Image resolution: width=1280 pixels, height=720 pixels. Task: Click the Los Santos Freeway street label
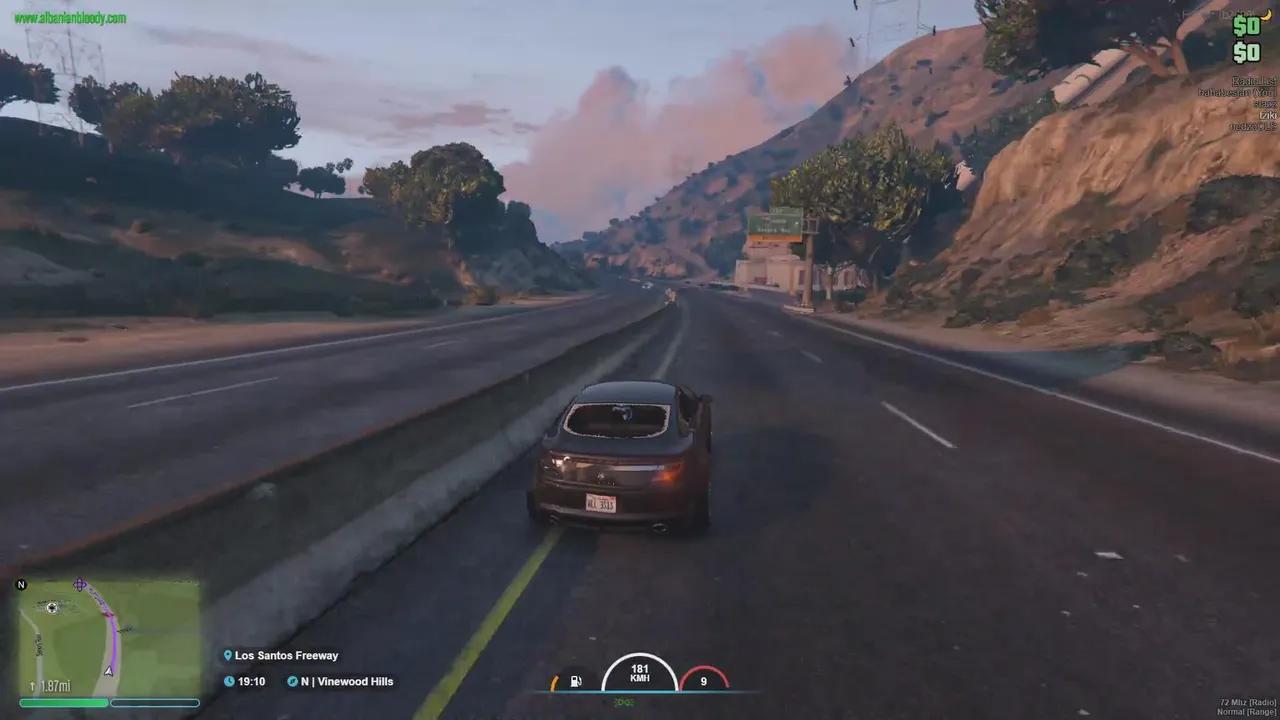[286, 655]
